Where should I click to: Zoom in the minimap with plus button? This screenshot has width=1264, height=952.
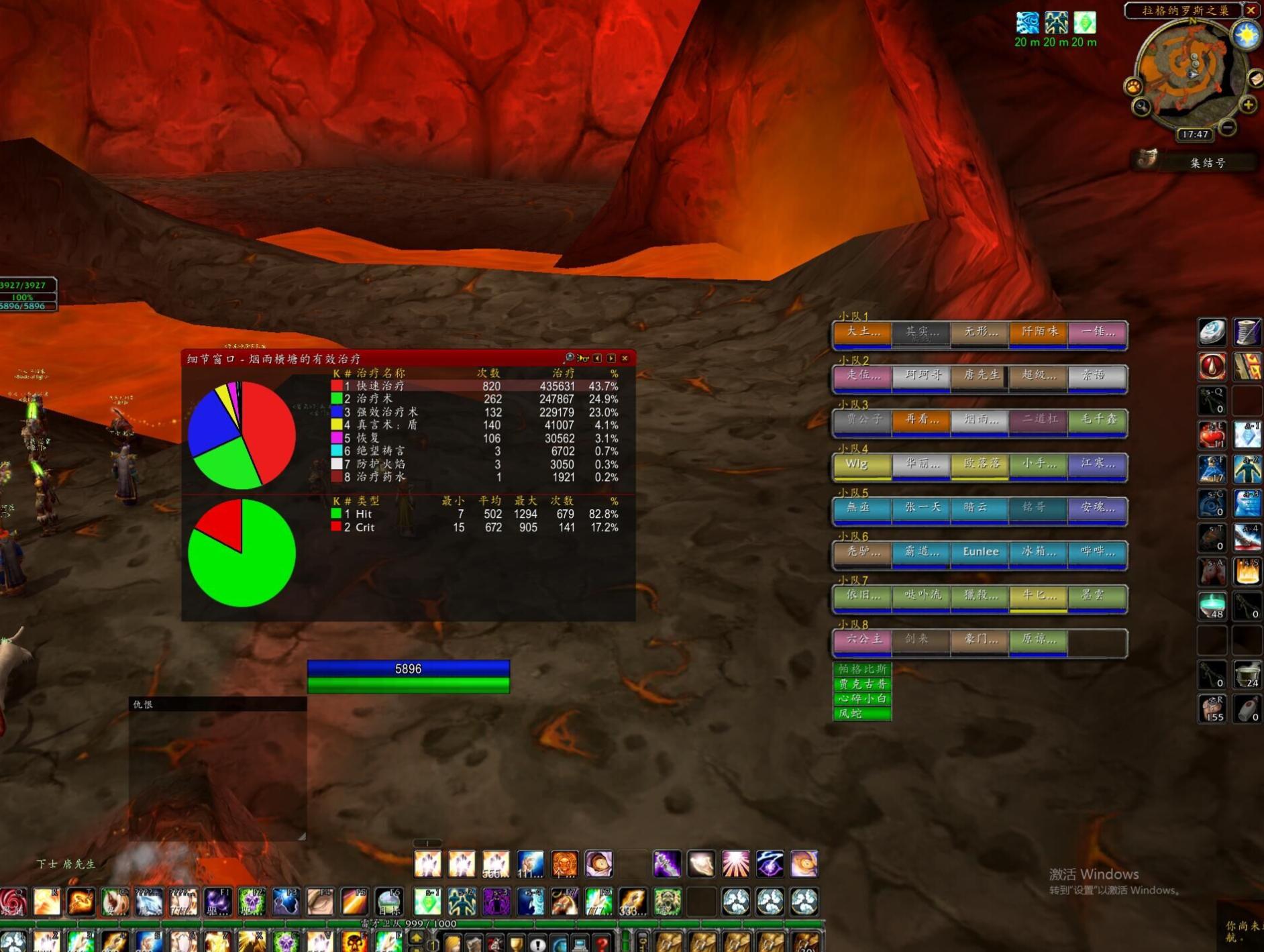pyautogui.click(x=1248, y=105)
